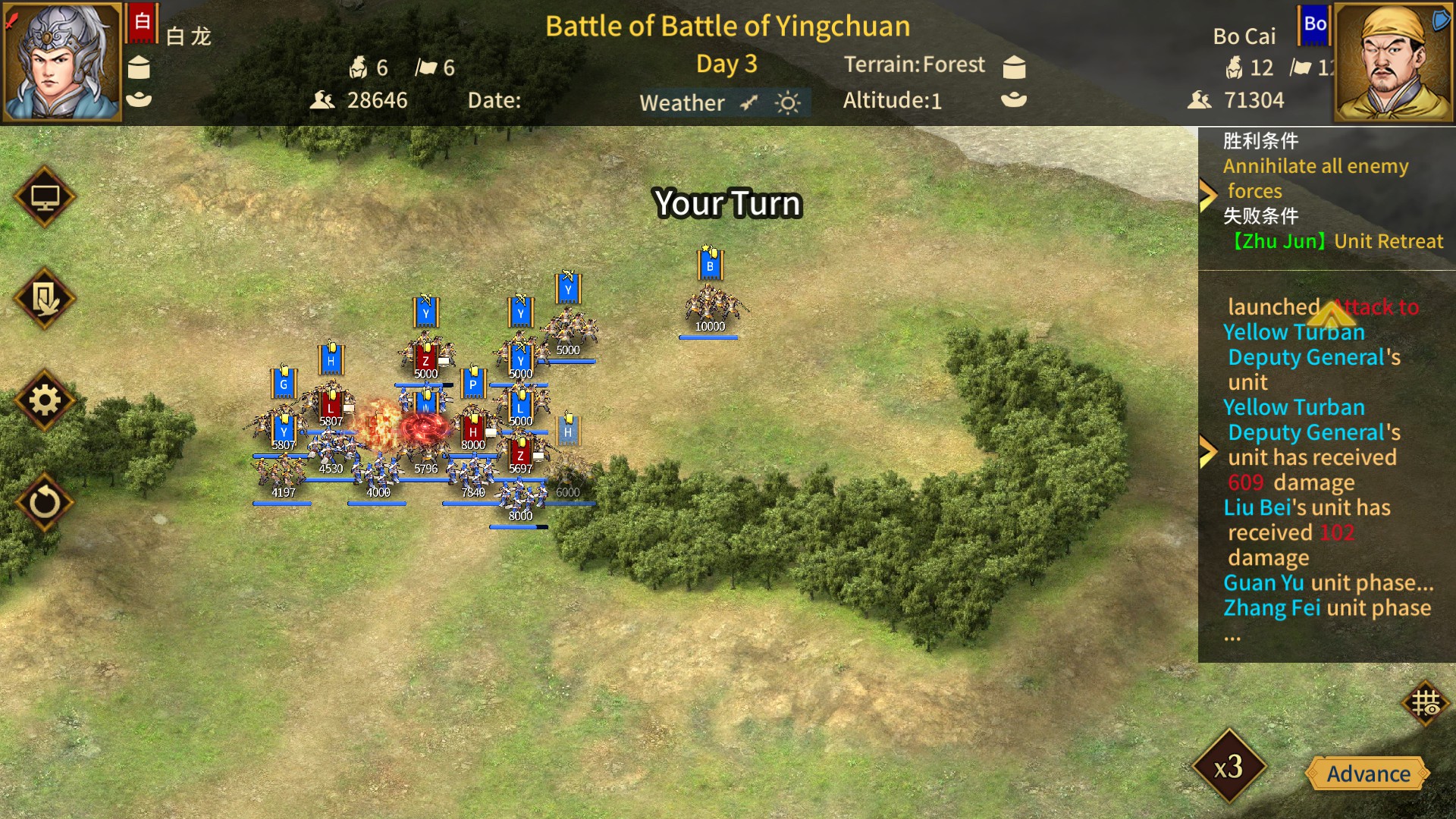
Task: View Bo Cai's enemy commander portrait
Action: 1392,62
